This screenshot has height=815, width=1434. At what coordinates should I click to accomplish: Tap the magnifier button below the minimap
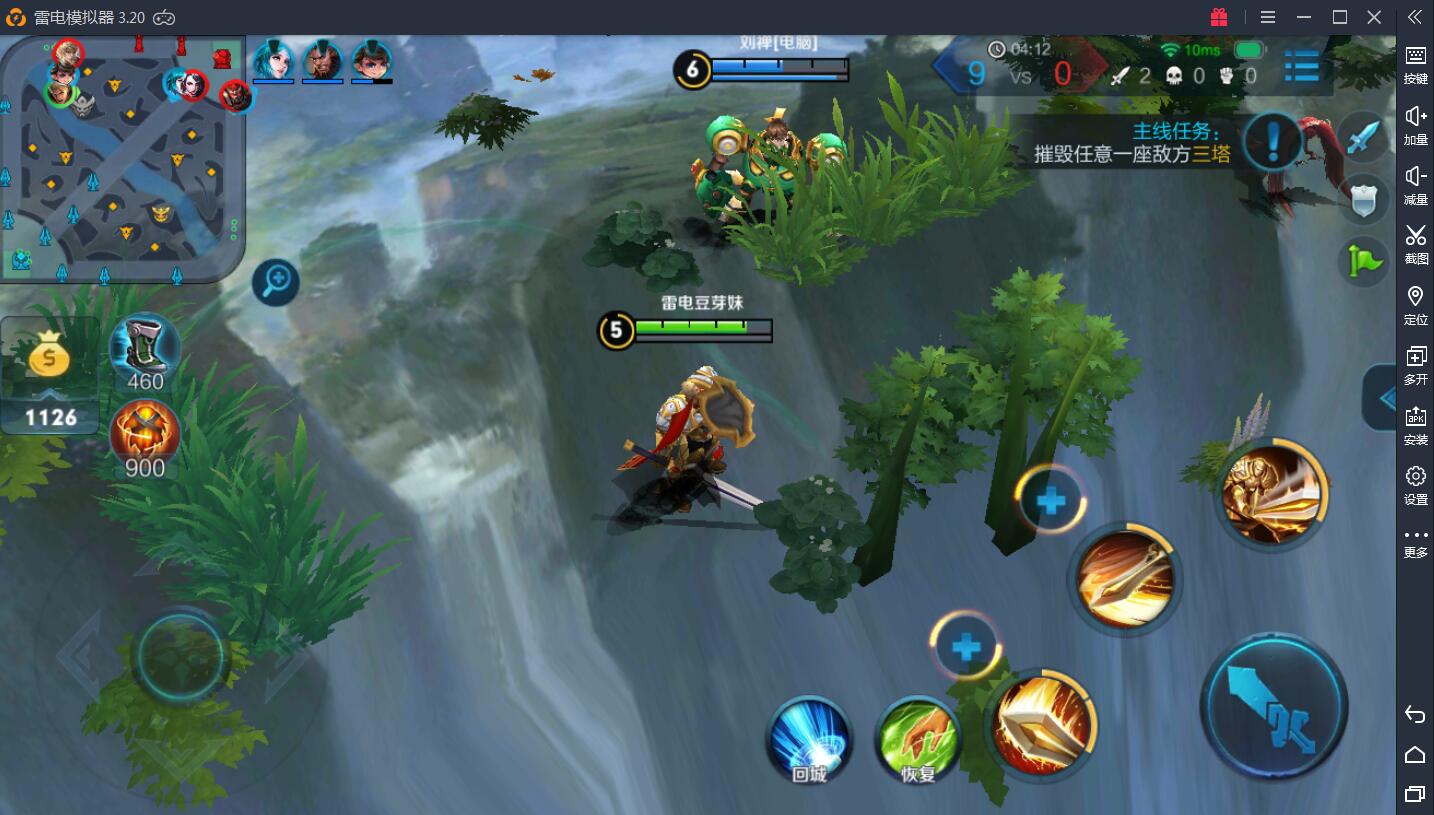coord(276,284)
